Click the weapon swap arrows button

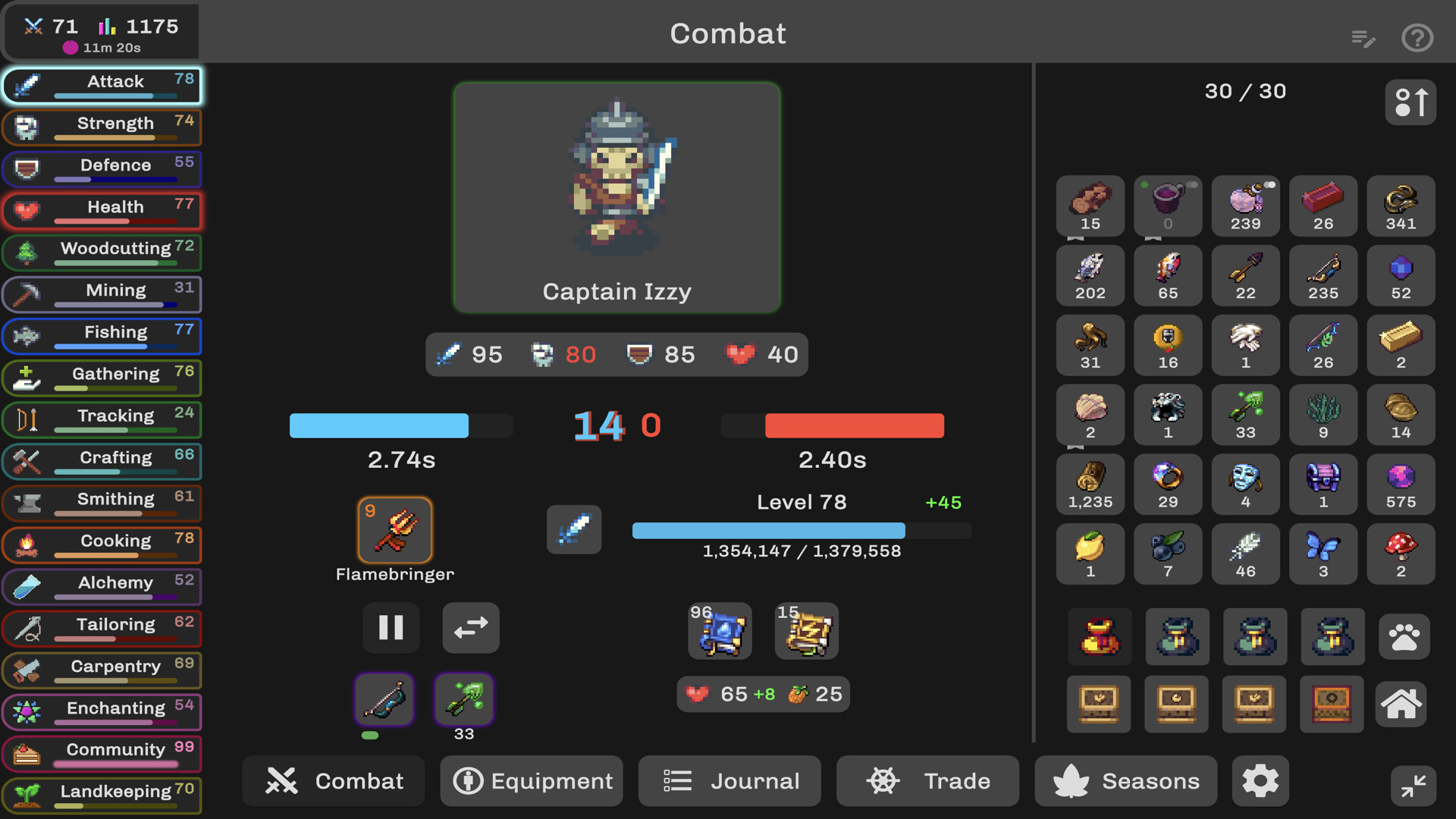point(470,628)
